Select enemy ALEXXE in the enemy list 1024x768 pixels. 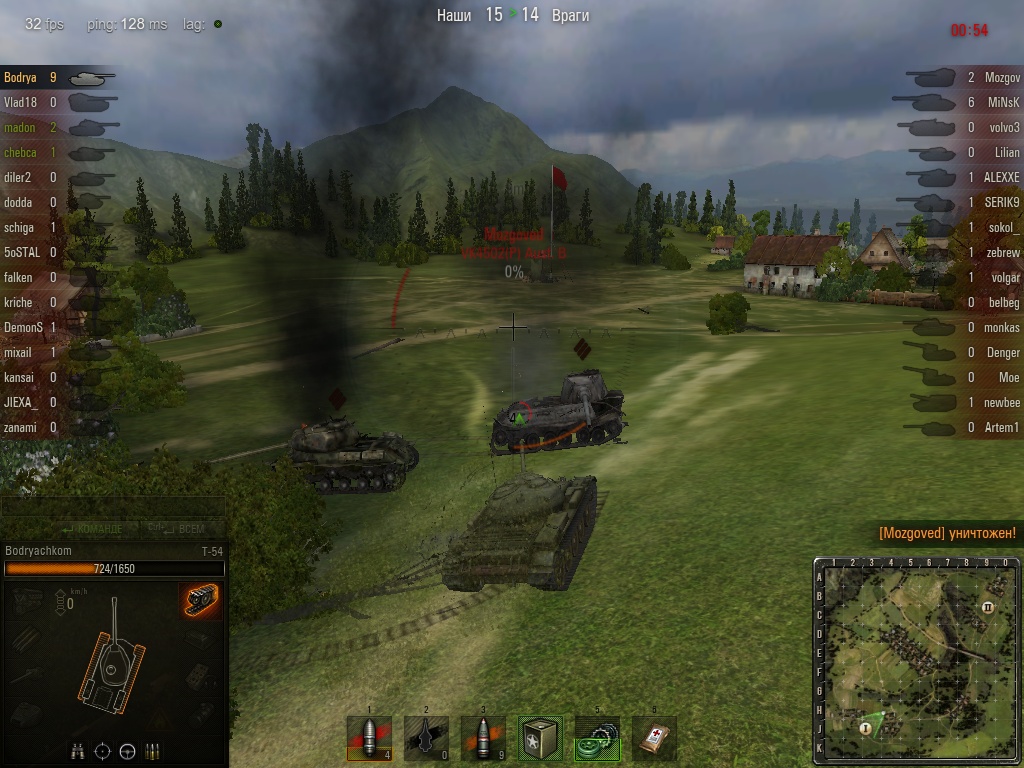[1001, 177]
